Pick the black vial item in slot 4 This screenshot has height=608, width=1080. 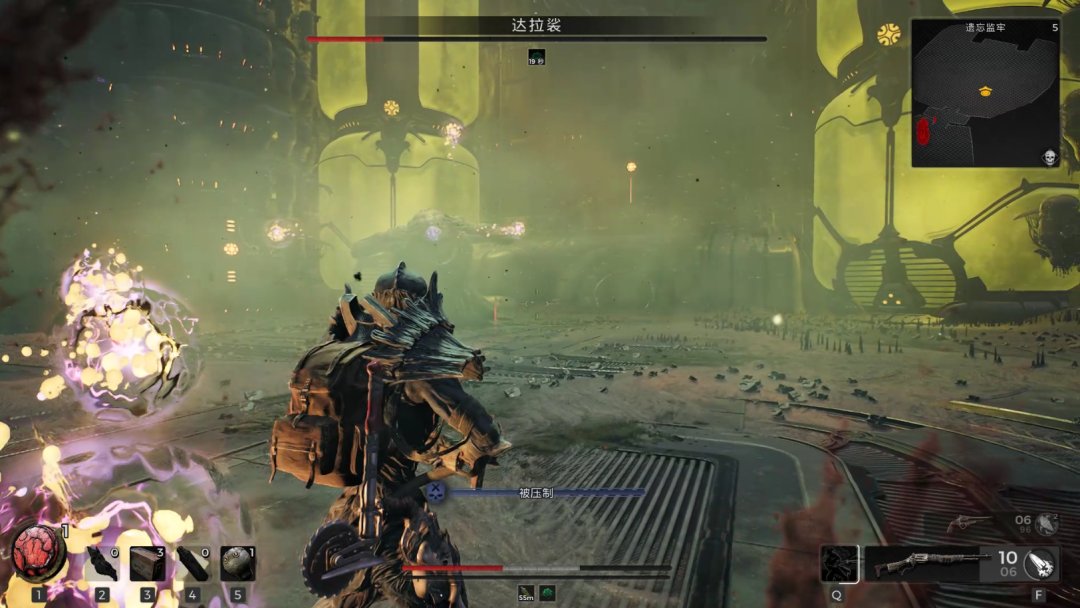pyautogui.click(x=192, y=564)
